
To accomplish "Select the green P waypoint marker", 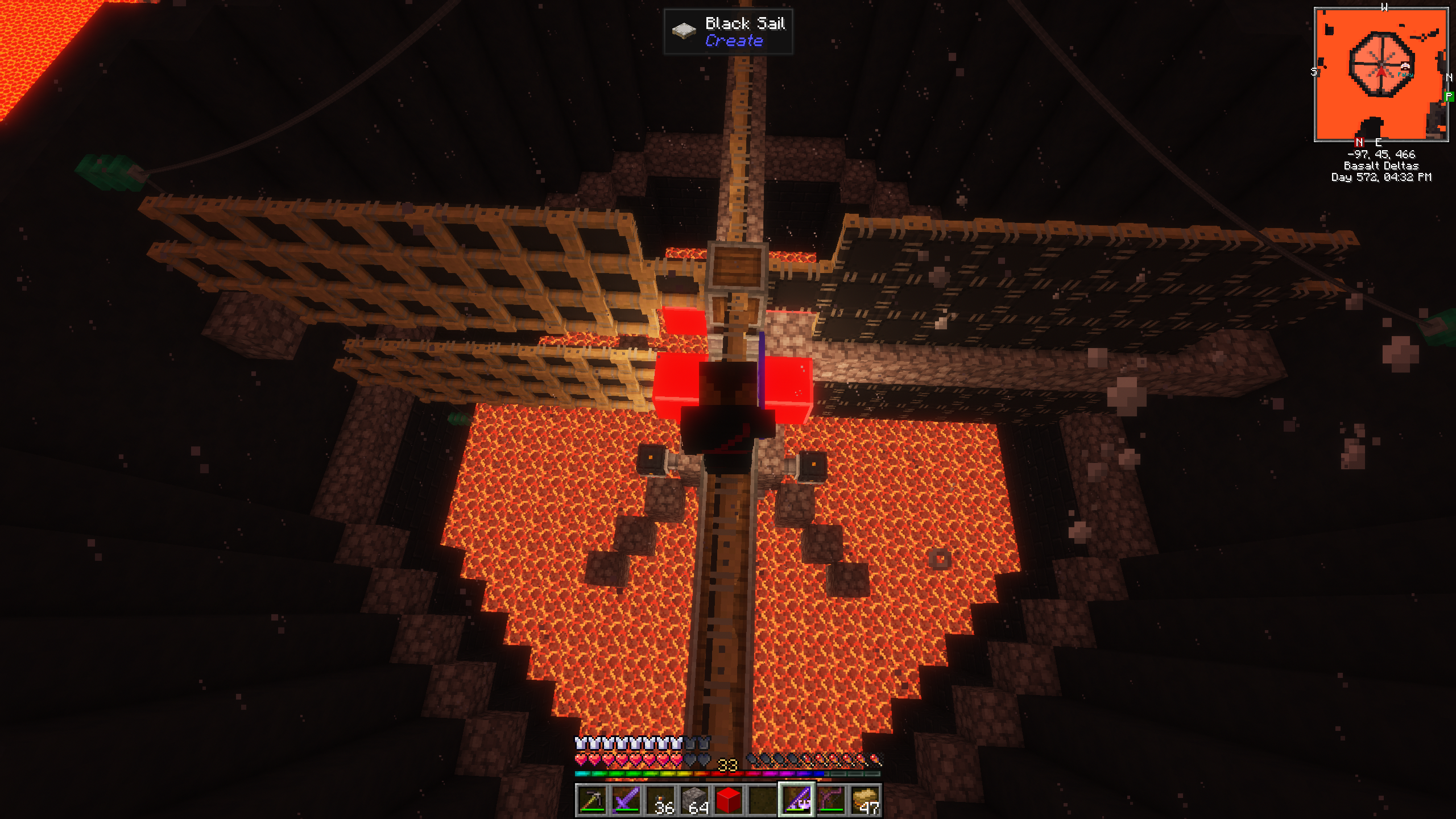I will click(x=1449, y=97).
